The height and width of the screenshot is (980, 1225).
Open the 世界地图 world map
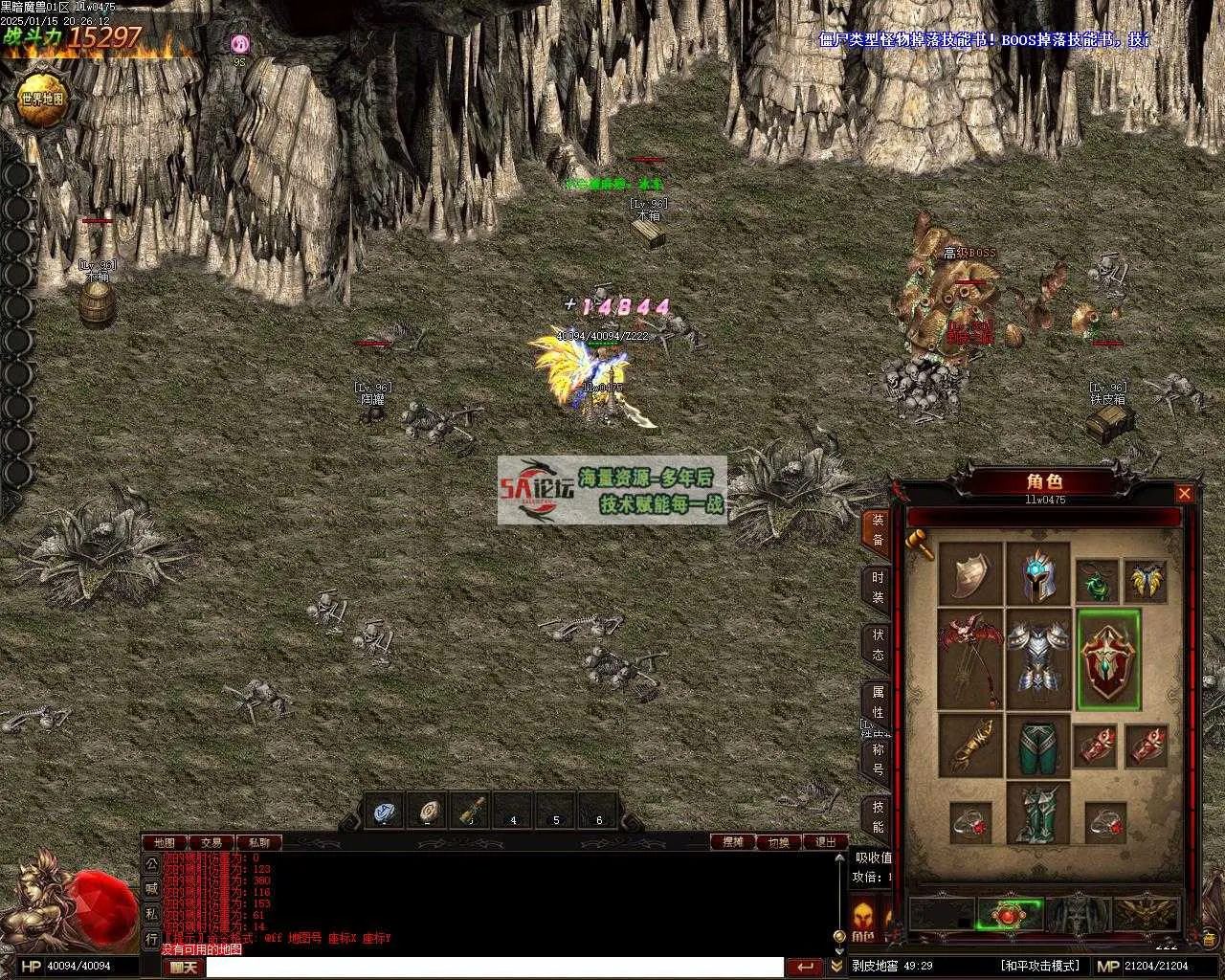pyautogui.click(x=42, y=99)
